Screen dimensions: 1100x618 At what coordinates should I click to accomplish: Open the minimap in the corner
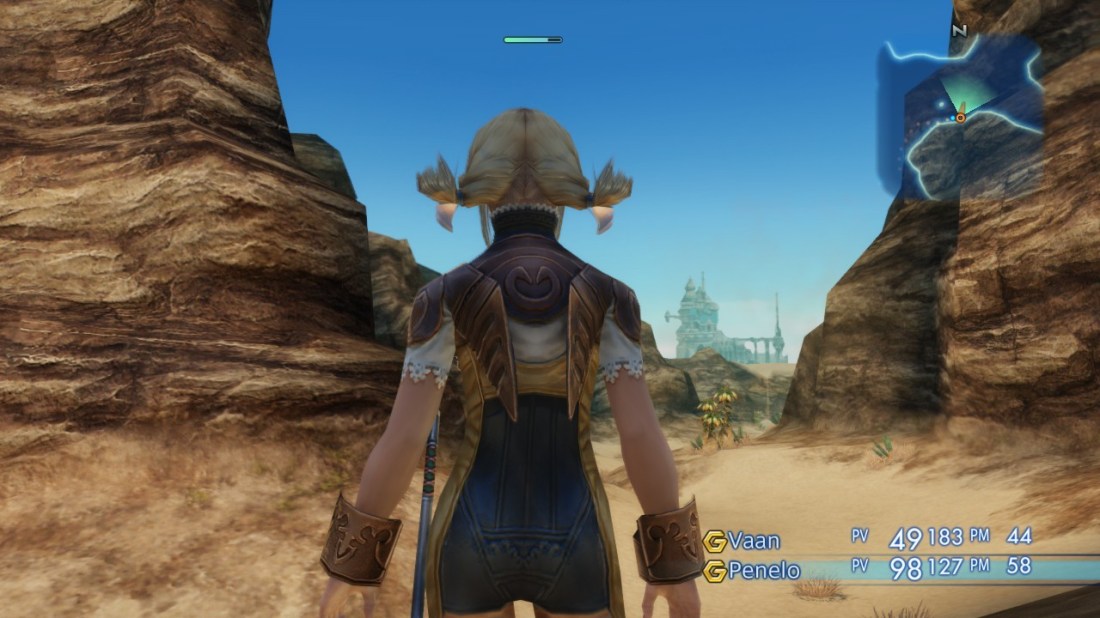click(962, 113)
